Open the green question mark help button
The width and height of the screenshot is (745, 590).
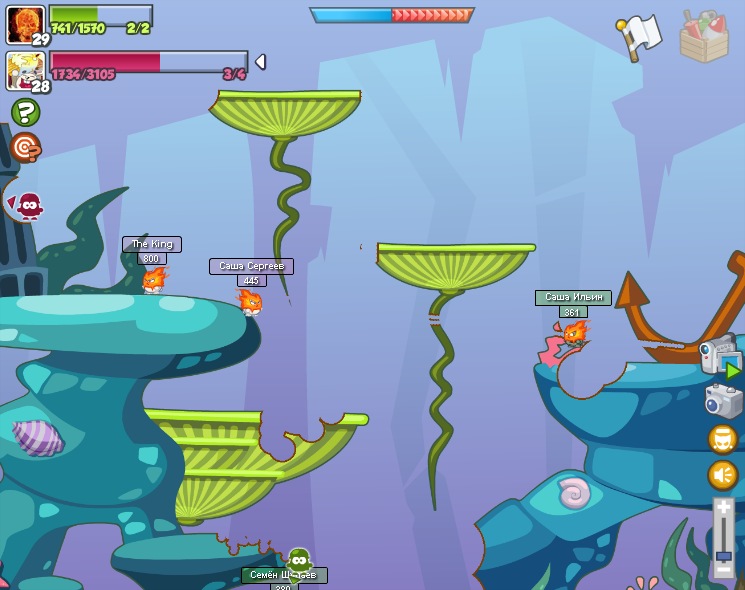coord(25,112)
